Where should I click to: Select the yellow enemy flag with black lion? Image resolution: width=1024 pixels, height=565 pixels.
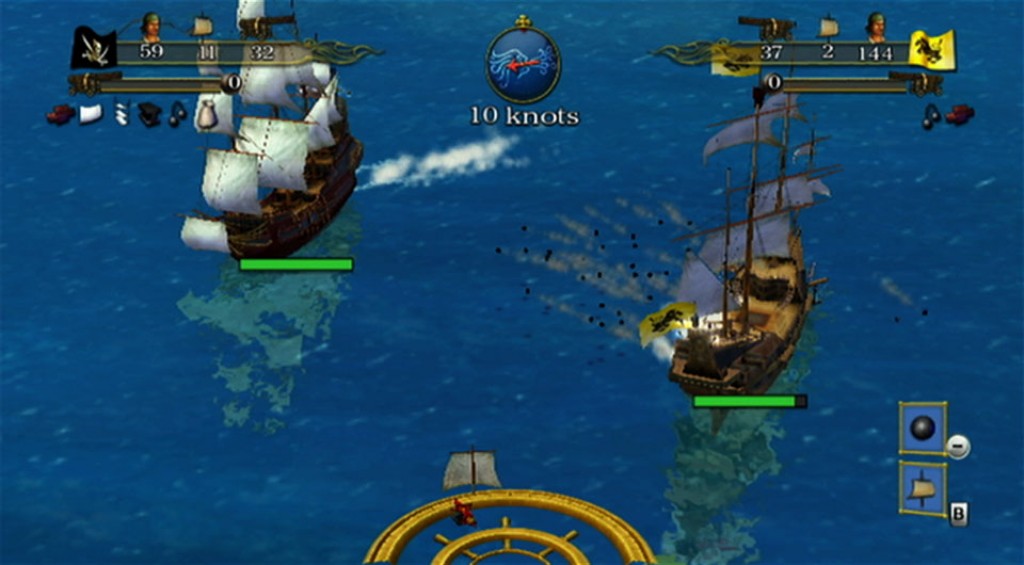click(932, 50)
